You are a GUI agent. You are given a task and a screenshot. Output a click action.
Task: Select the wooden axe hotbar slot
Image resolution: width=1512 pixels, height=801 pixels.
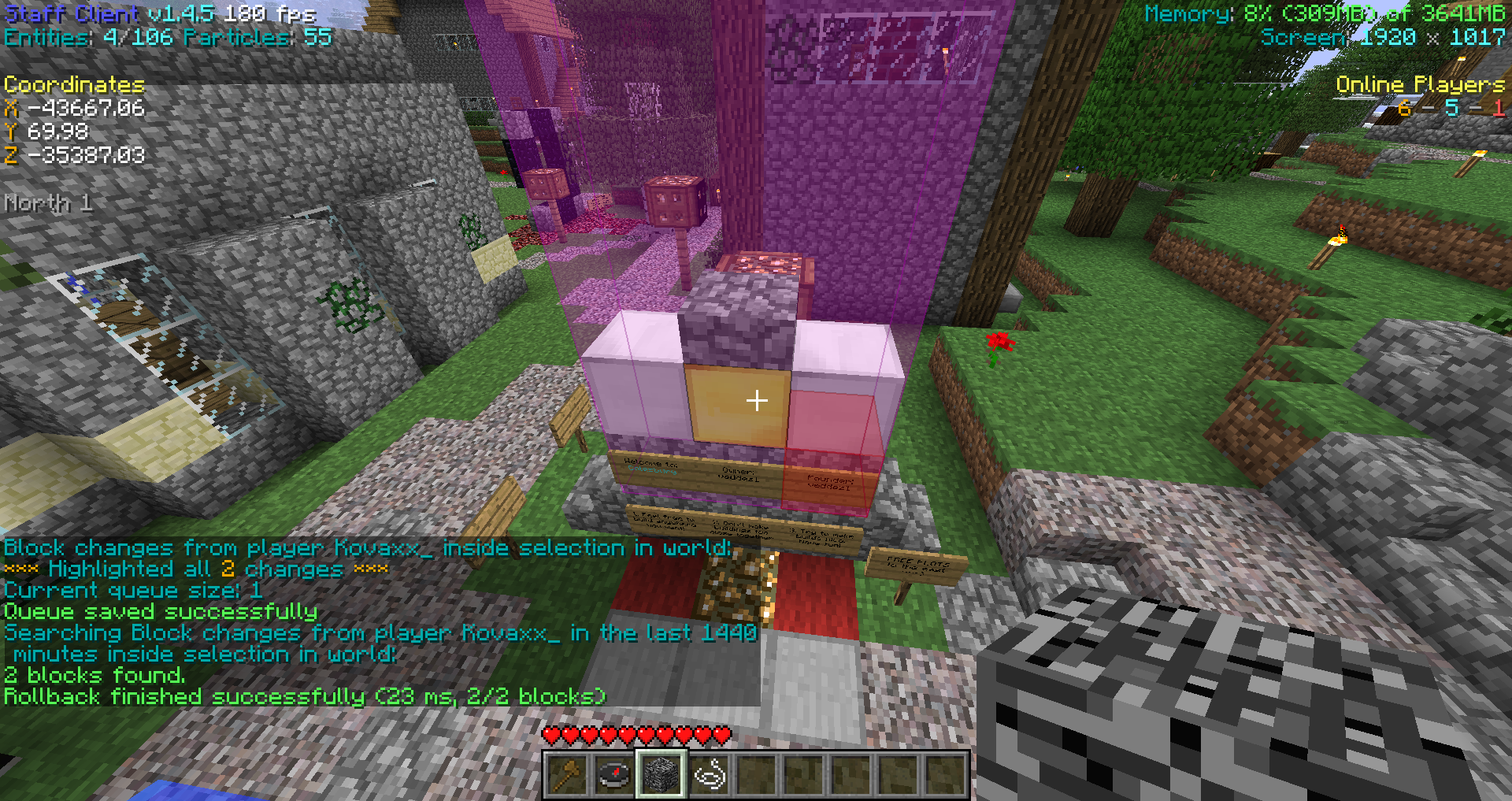tap(567, 775)
